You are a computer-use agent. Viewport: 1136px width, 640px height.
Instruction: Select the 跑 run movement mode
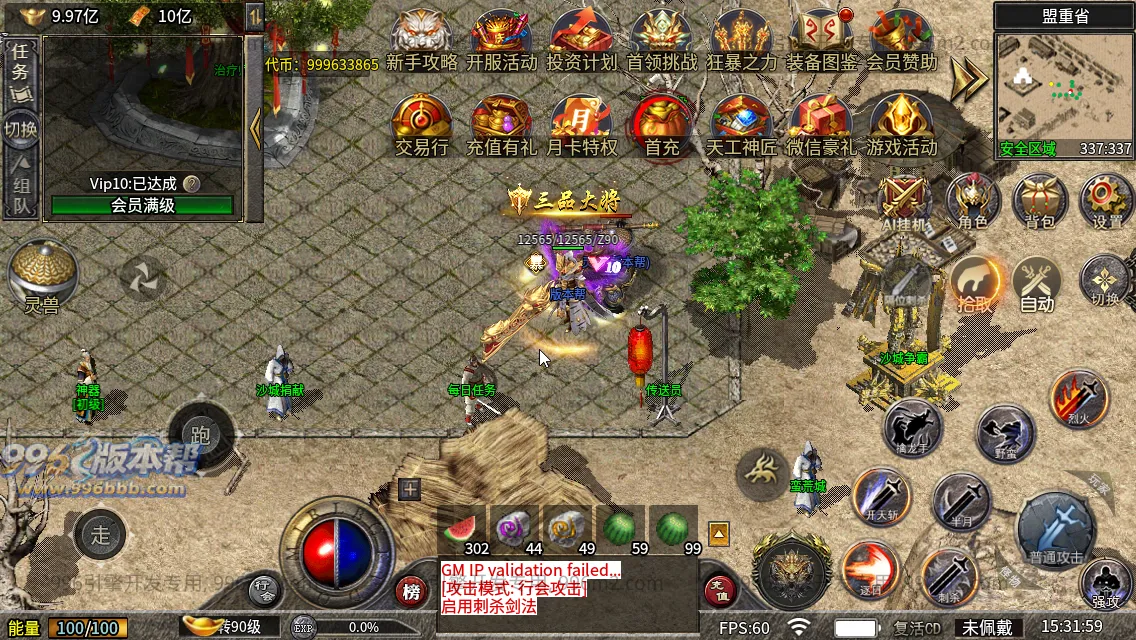[201, 434]
